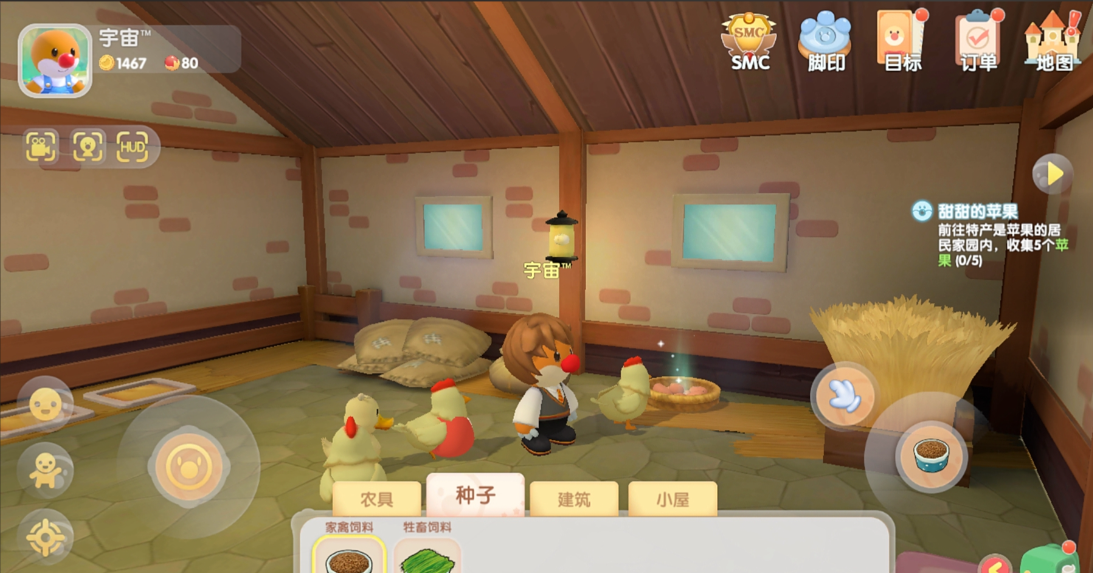
Task: Open the smiley face emote button
Action: tap(45, 405)
